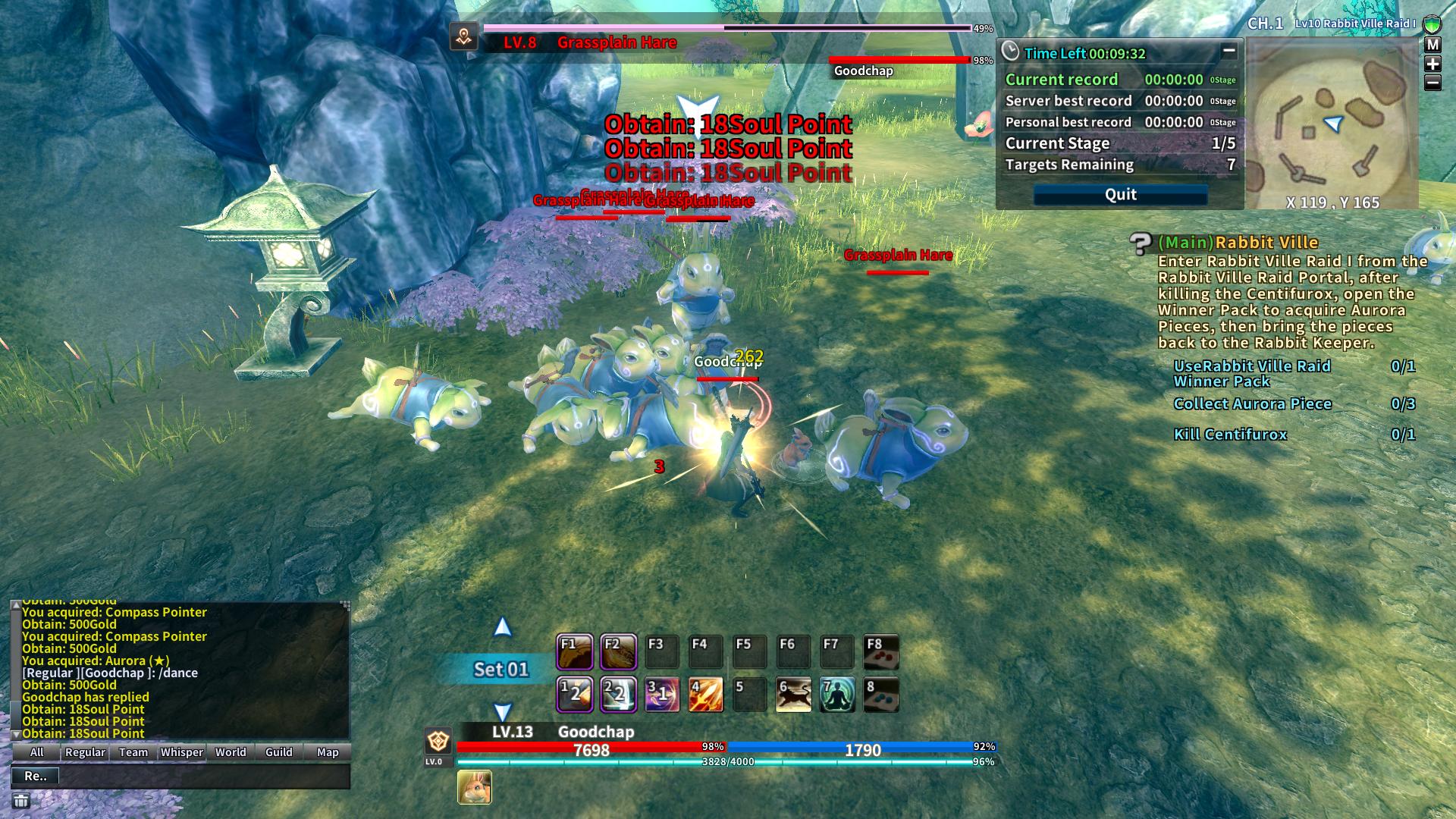This screenshot has height=819, width=1456.
Task: Open the full map with the M button
Action: (x=1432, y=45)
